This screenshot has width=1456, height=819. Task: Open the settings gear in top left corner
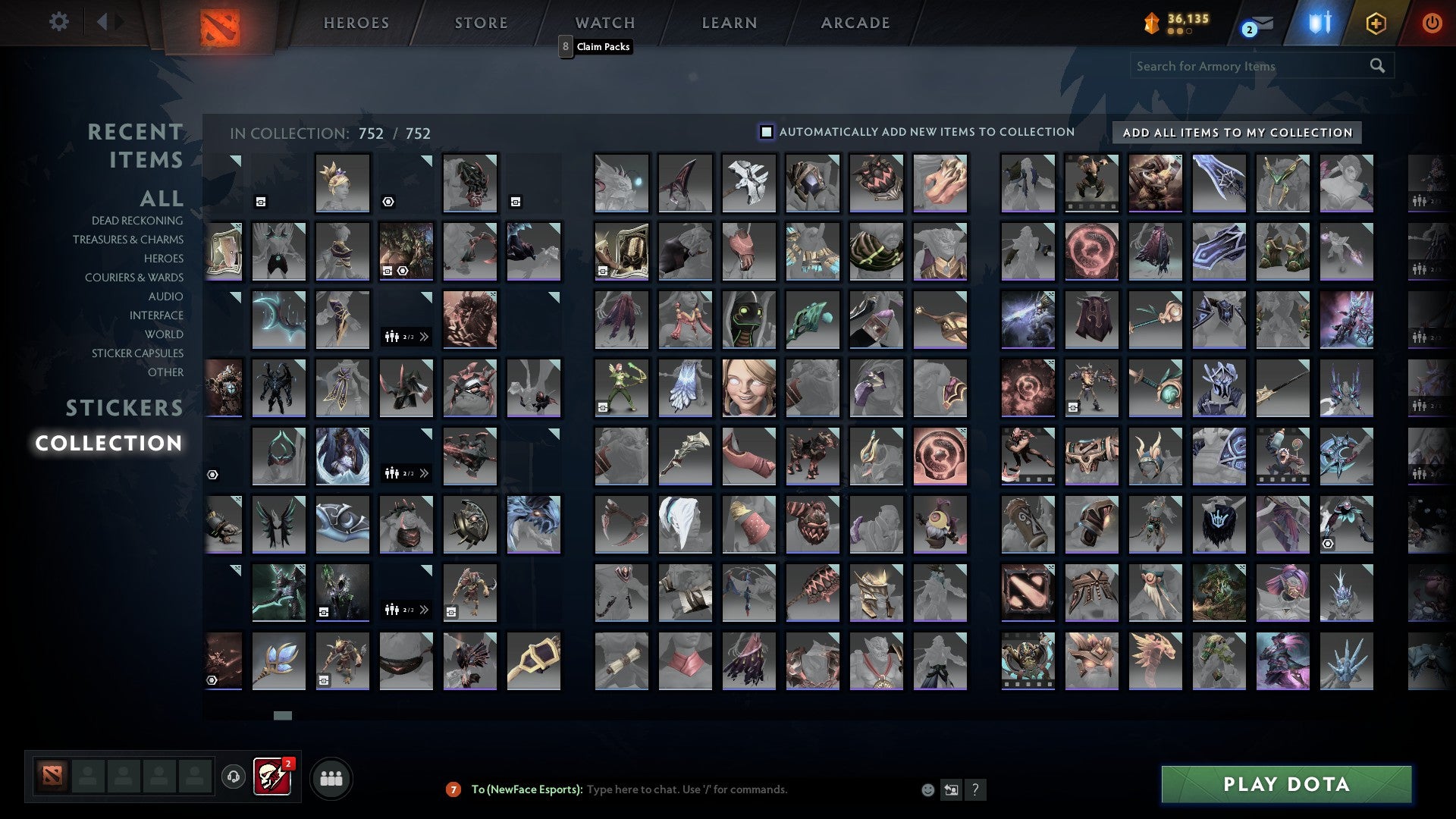tap(59, 22)
